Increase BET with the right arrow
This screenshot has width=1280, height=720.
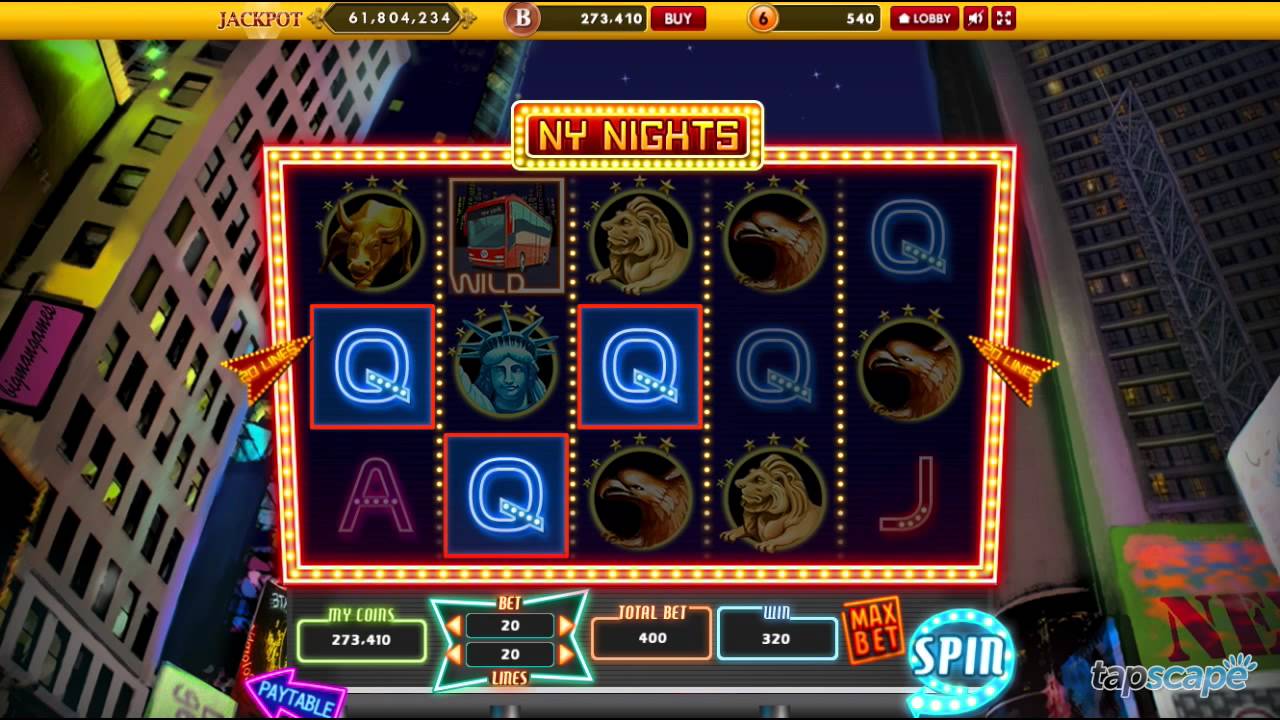(x=566, y=625)
